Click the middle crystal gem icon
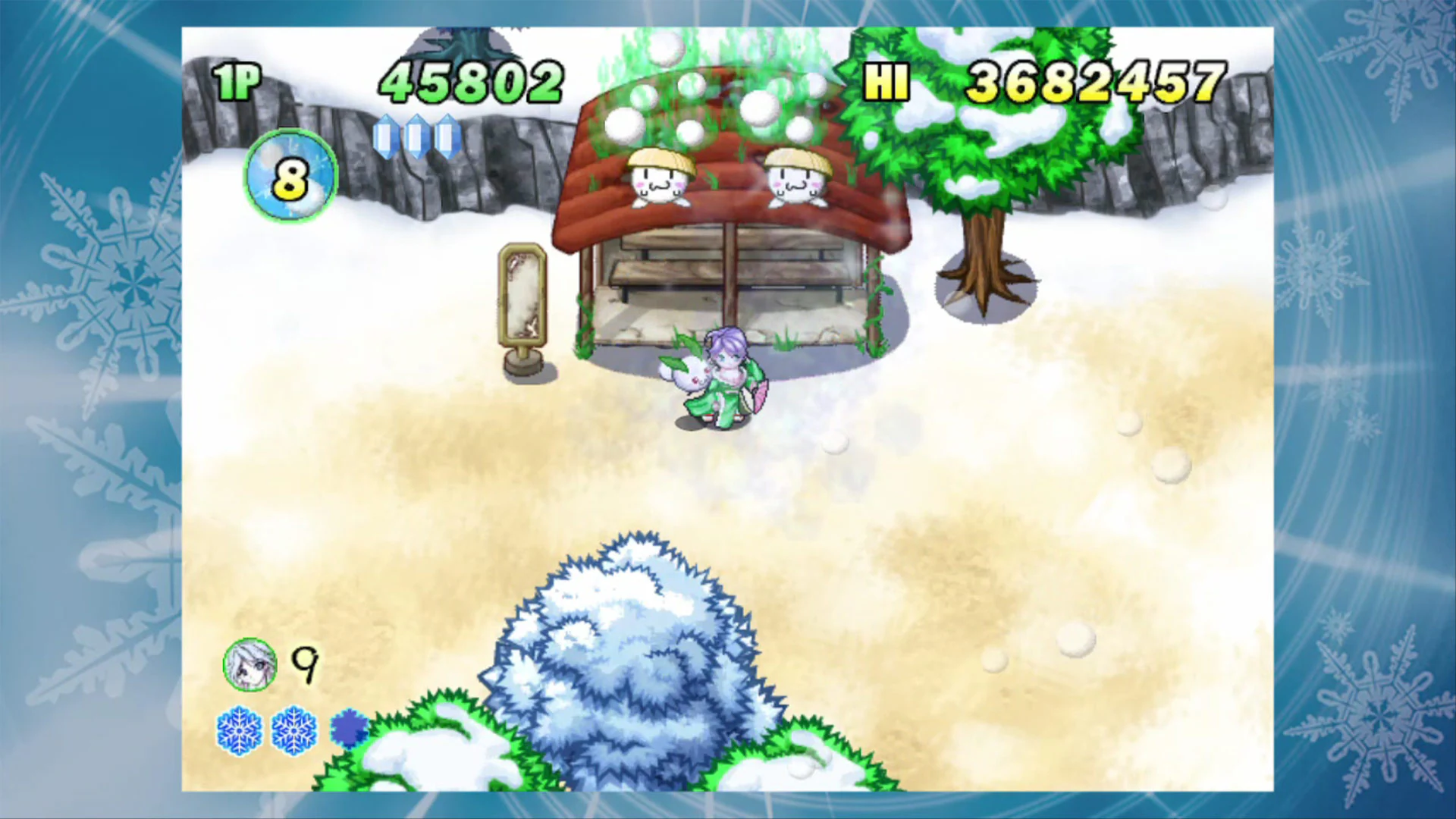The image size is (1456, 819). click(x=419, y=136)
